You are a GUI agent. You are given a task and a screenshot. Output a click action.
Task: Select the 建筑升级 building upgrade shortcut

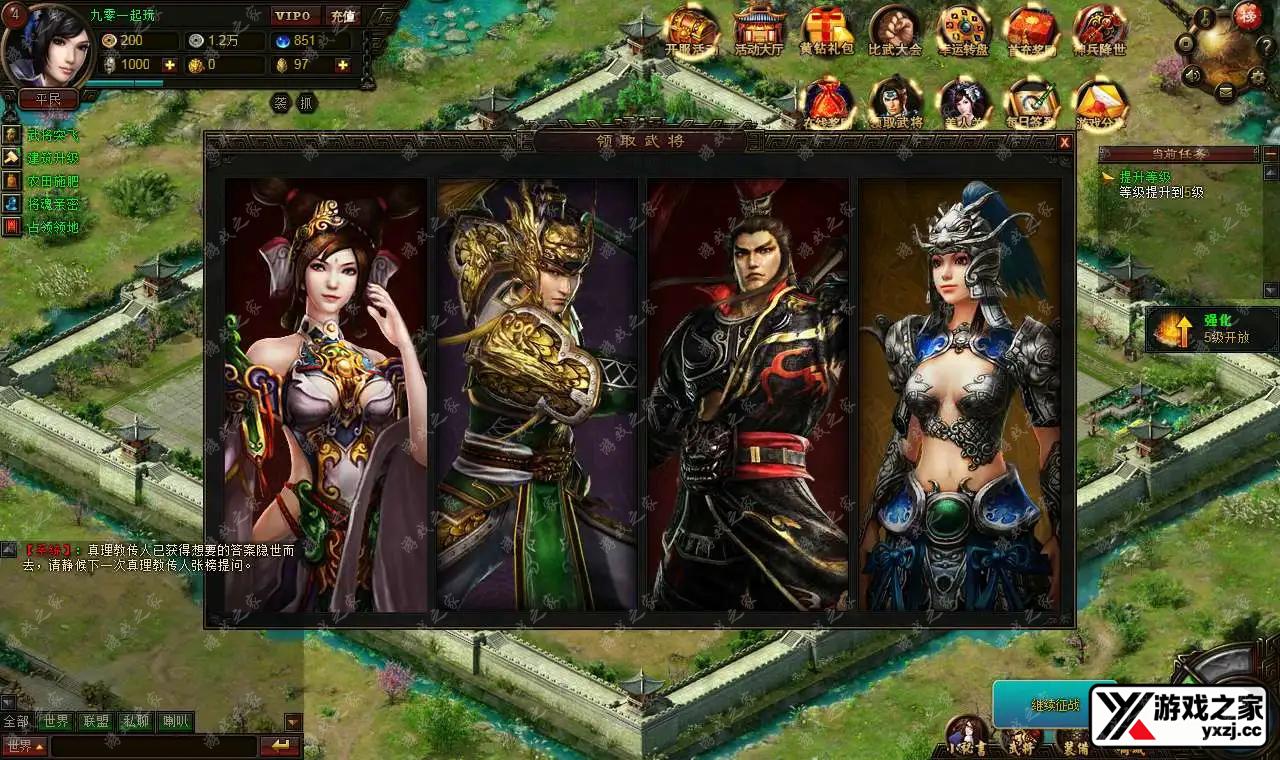pos(52,158)
